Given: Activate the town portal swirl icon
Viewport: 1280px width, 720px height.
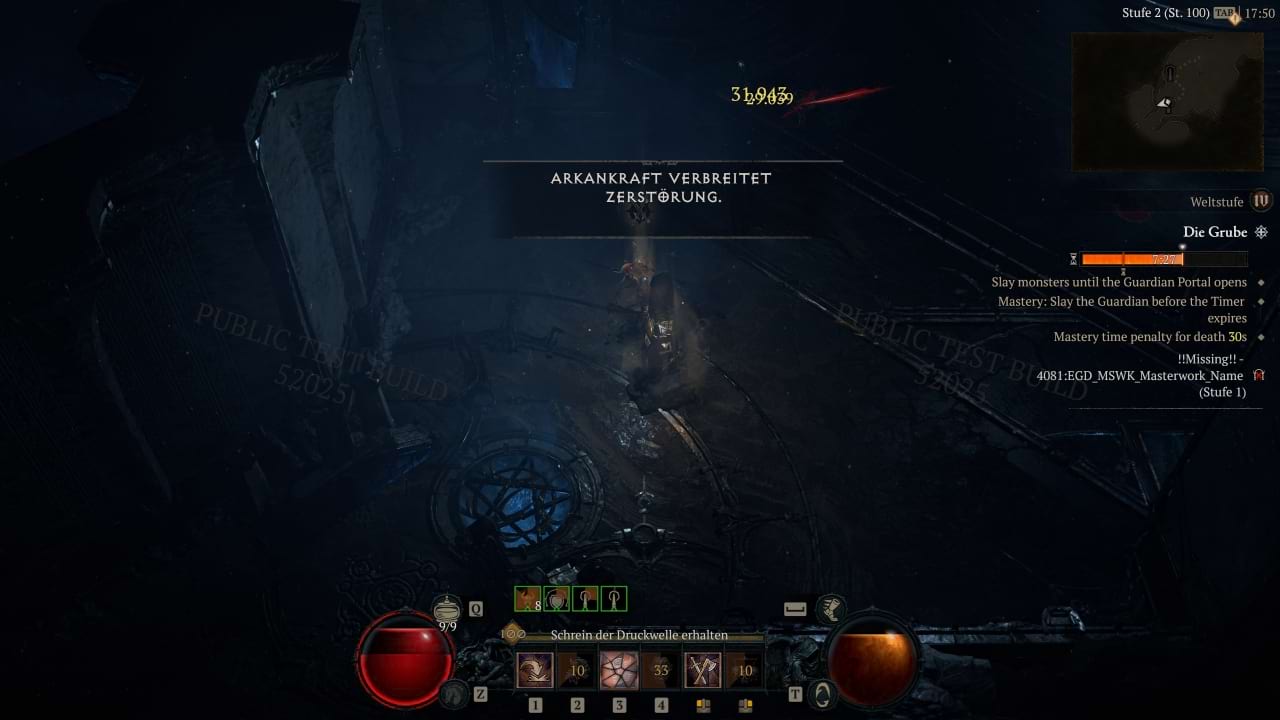Looking at the screenshot, I should point(822,692).
